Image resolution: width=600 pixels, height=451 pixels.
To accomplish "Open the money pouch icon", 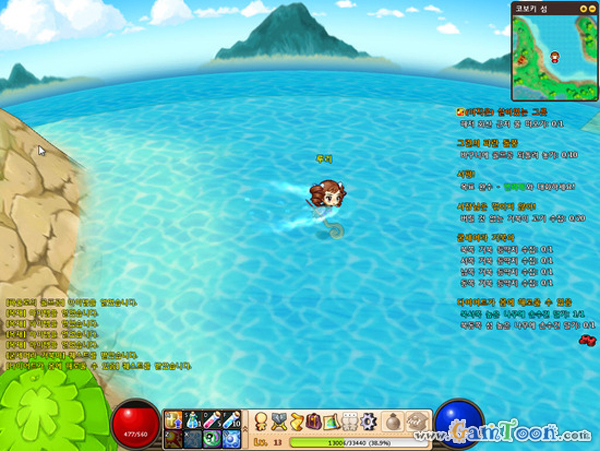I will (394, 419).
